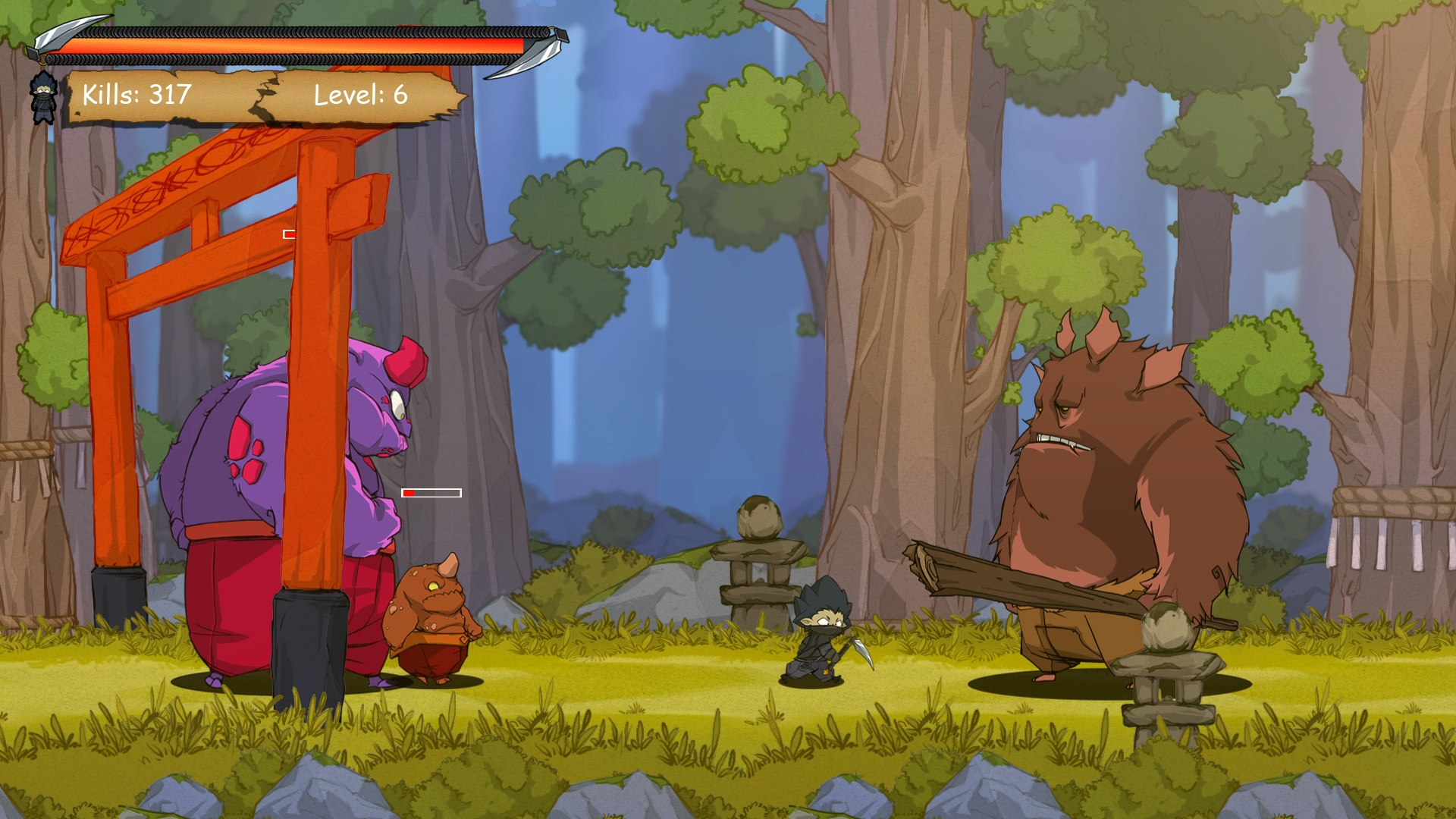Select the ninja avatar portrait icon
Image resolution: width=1456 pixels, height=819 pixels.
[x=45, y=96]
